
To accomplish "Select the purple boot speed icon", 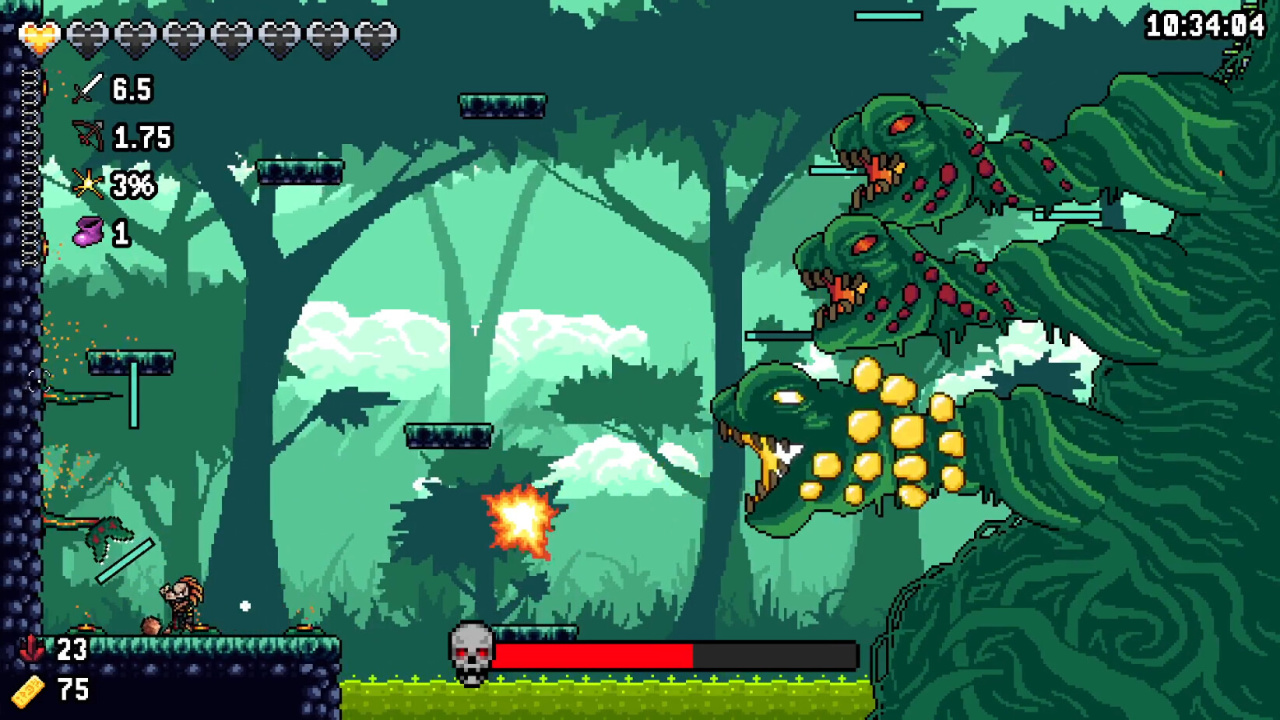I will (88, 232).
